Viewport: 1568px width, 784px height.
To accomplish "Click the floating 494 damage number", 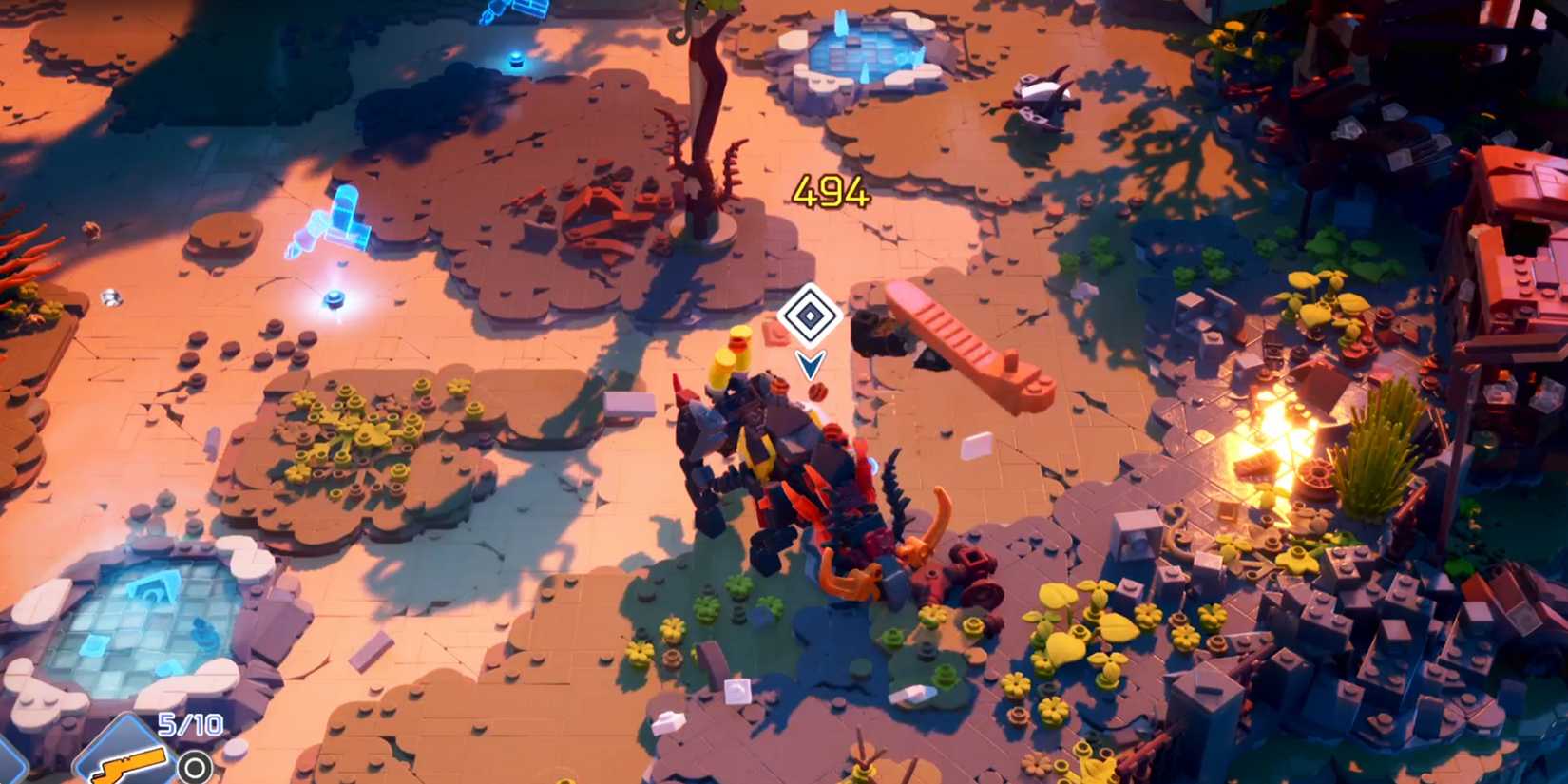I will [830, 190].
